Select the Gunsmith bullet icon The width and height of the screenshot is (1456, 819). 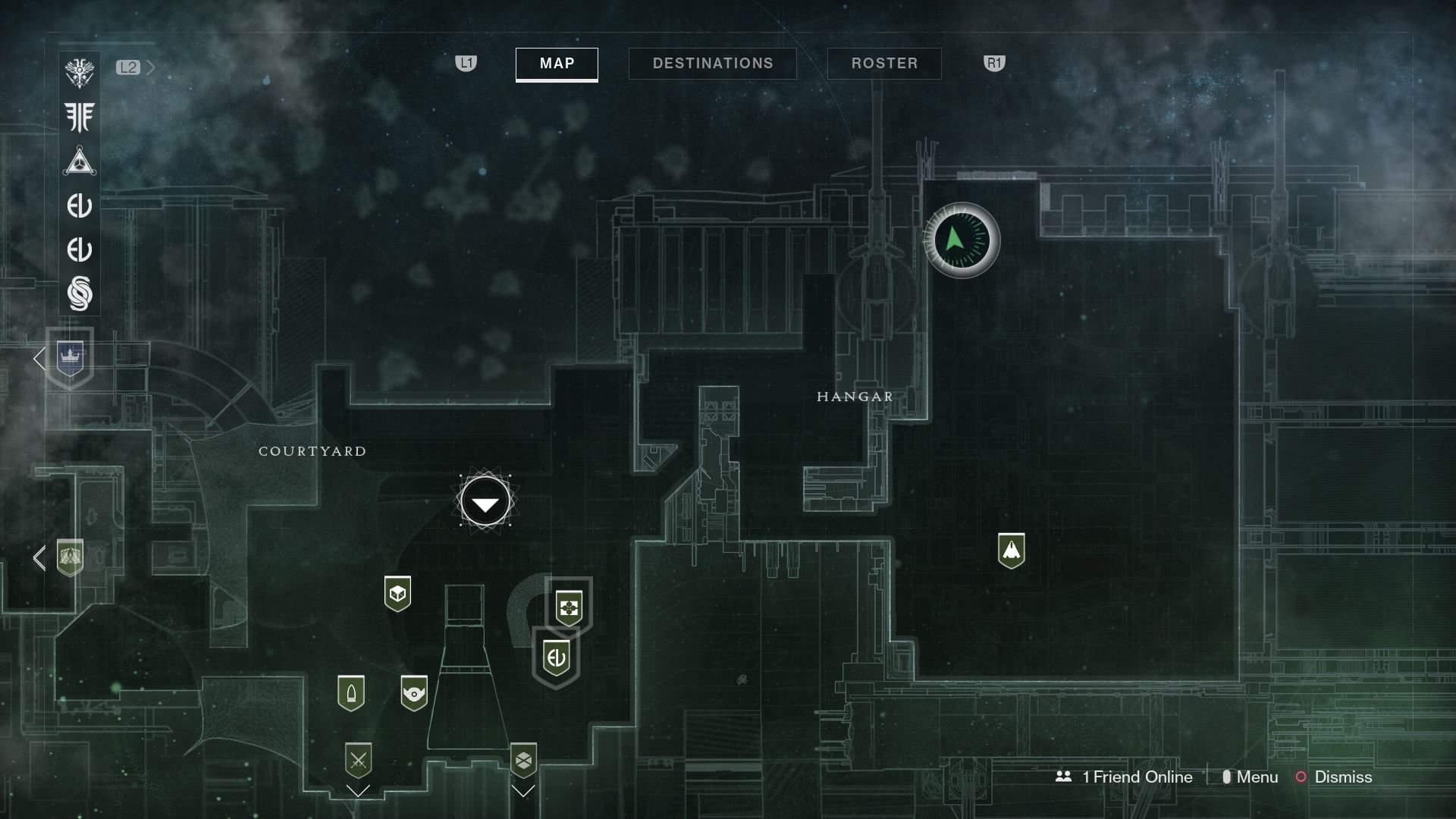tap(350, 692)
